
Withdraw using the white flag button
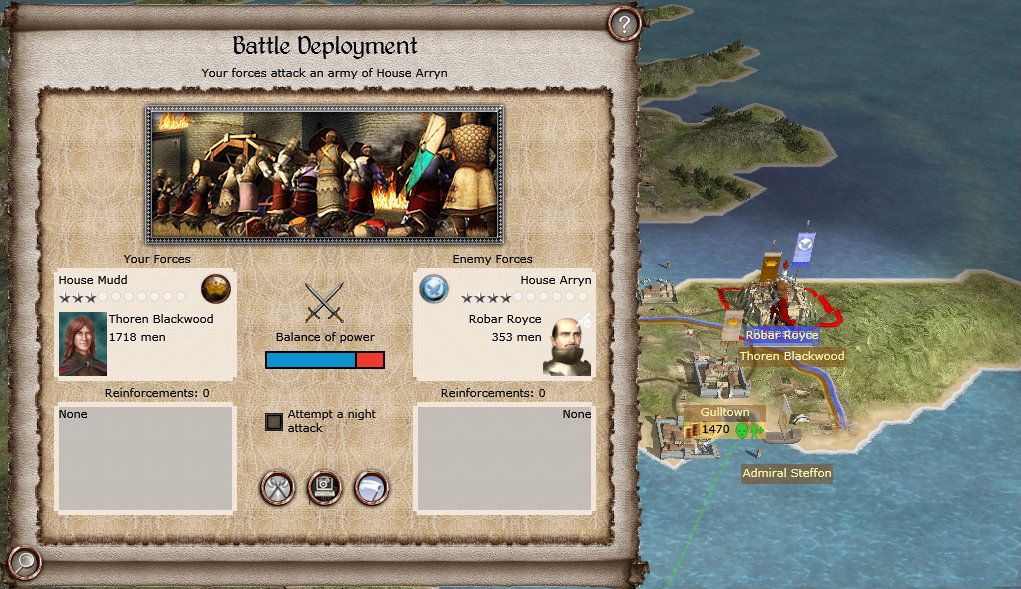(371, 488)
